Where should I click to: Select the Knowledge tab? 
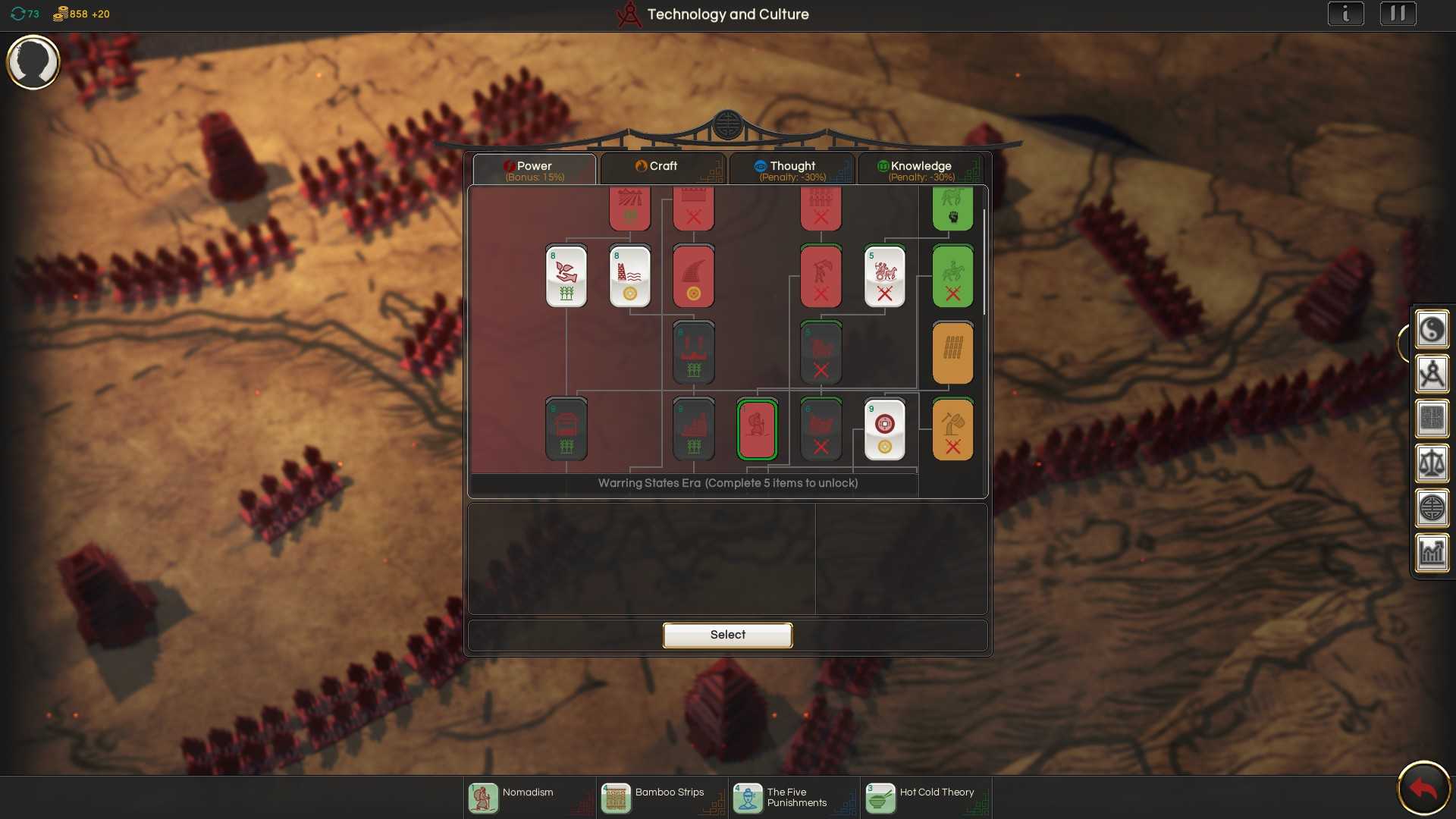tap(921, 167)
